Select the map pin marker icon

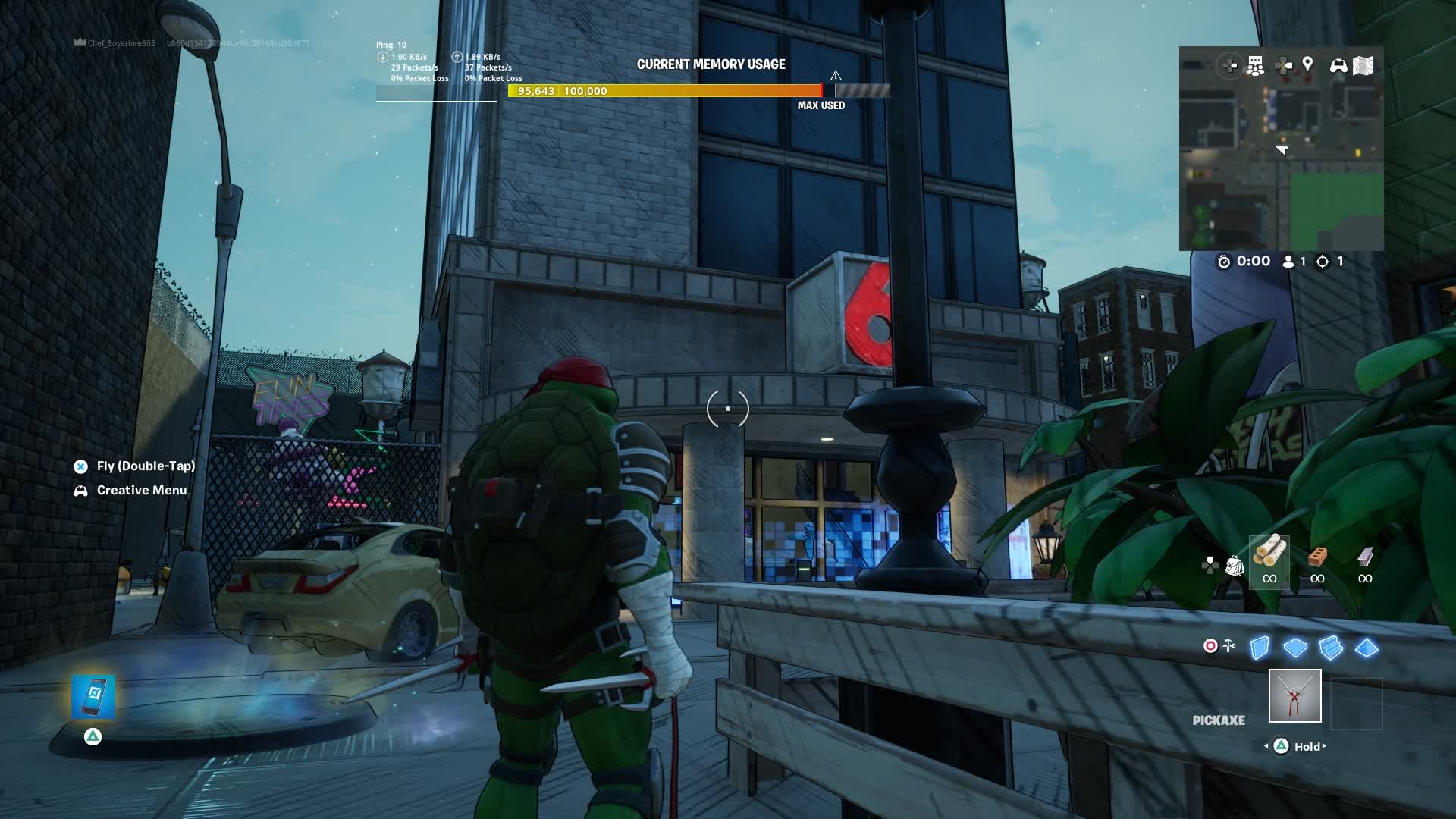pos(1307,65)
